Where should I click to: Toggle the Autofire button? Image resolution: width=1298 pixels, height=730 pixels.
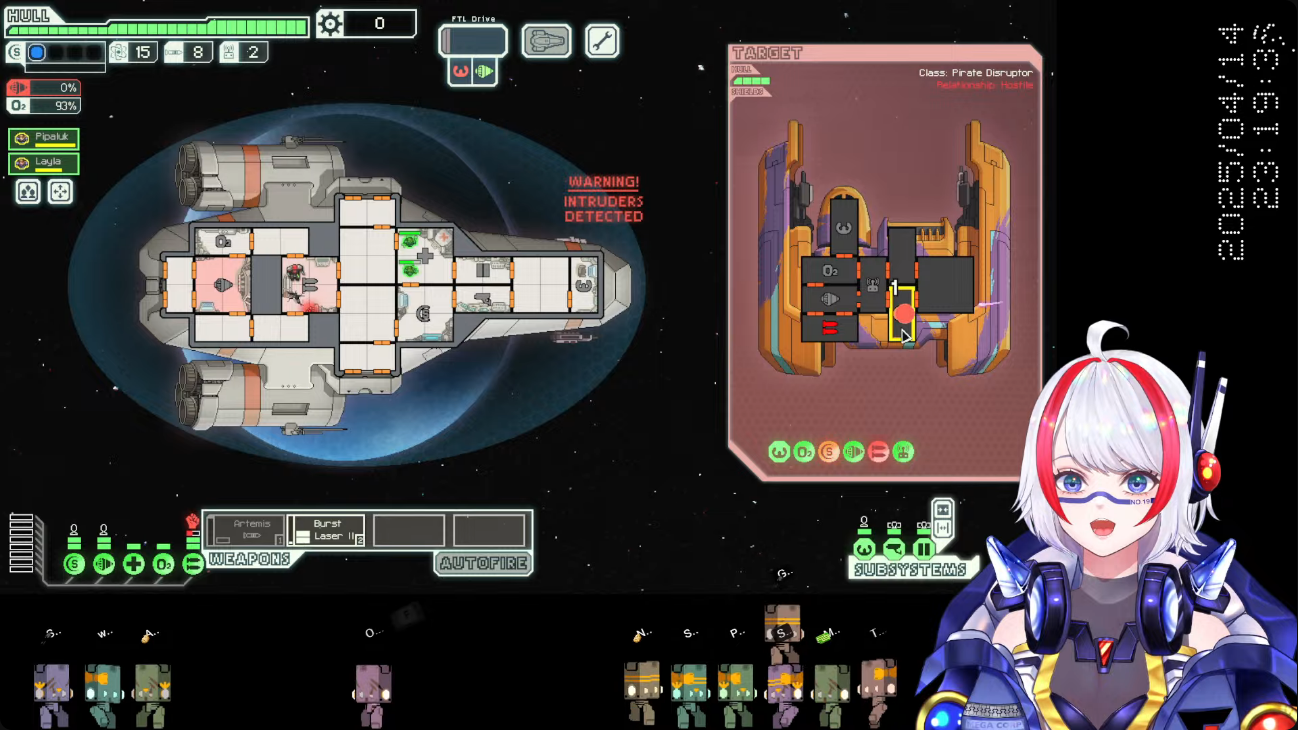pos(484,564)
